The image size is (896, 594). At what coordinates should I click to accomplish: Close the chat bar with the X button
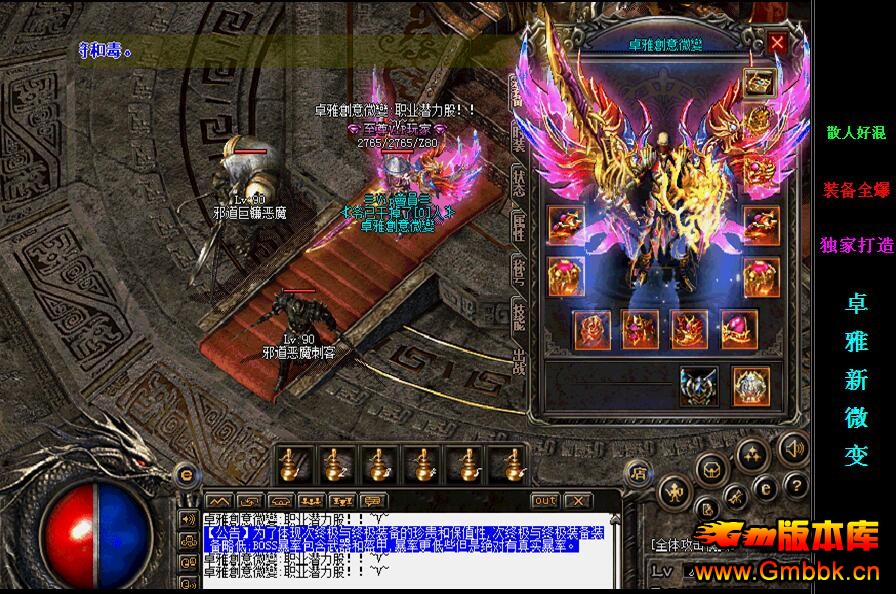tap(577, 500)
